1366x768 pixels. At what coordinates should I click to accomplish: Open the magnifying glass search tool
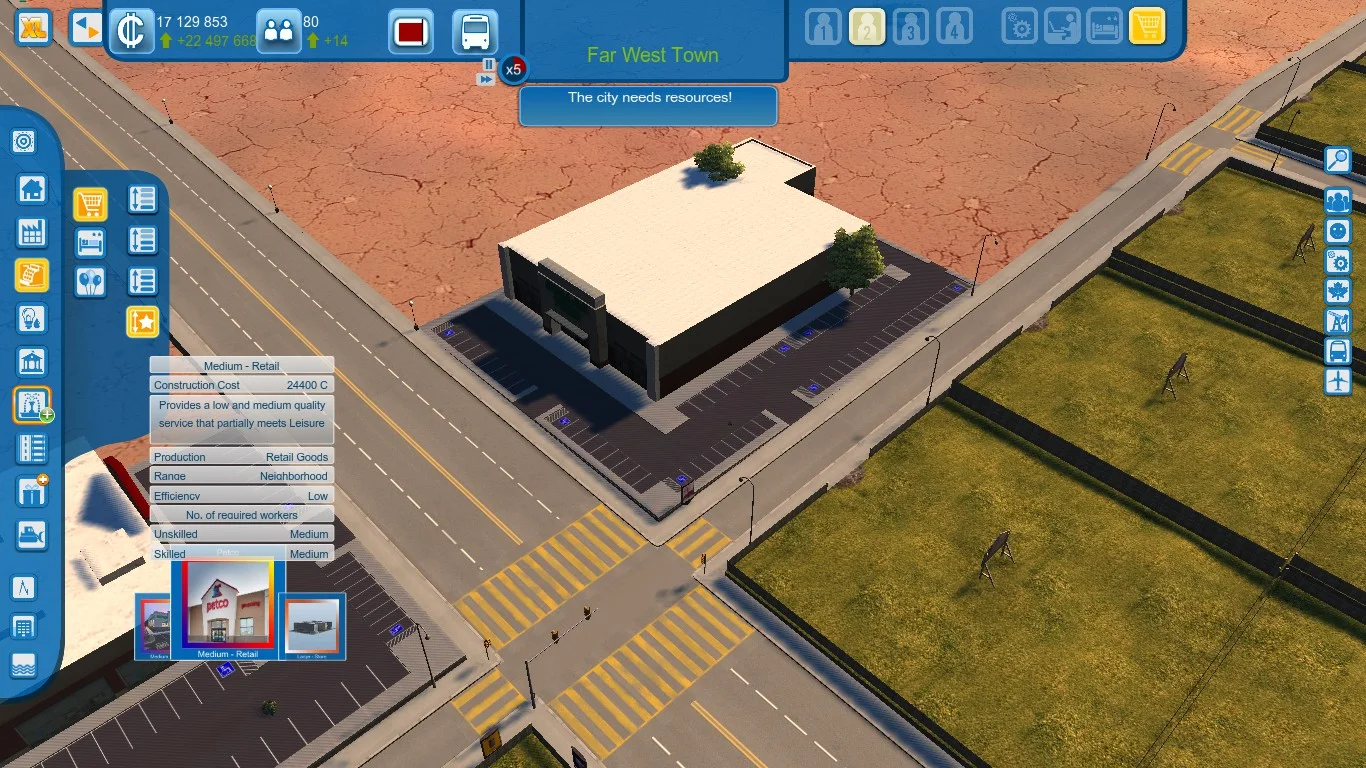(1338, 160)
